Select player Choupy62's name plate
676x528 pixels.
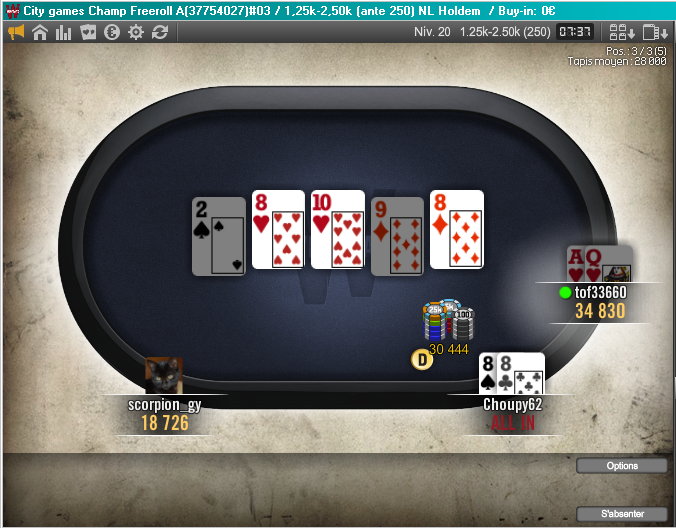(x=512, y=404)
